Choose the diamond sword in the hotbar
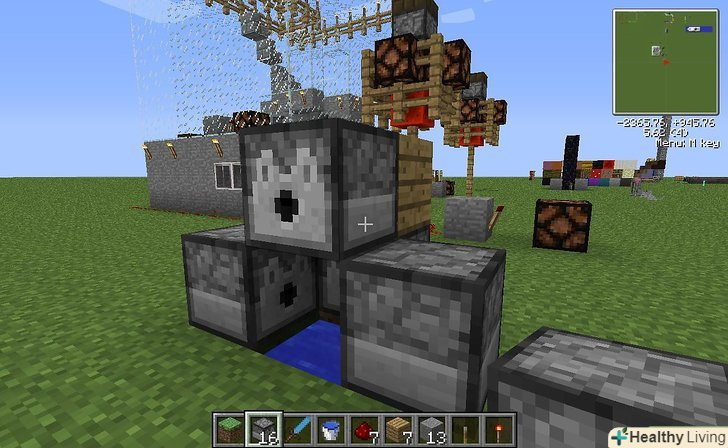The width and height of the screenshot is (728, 448). (296, 430)
